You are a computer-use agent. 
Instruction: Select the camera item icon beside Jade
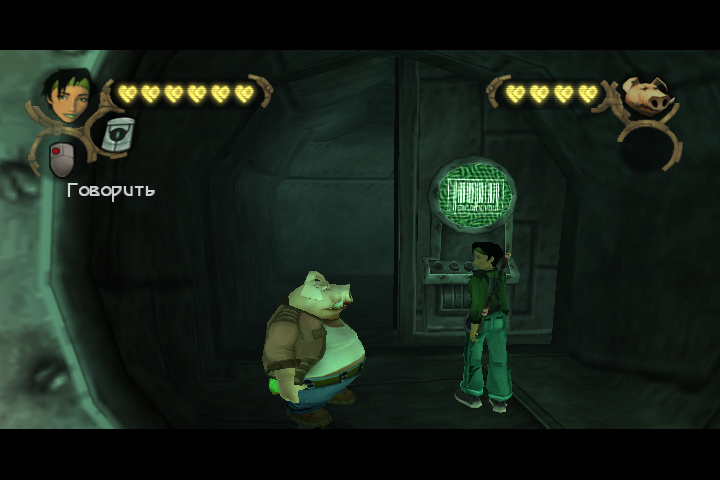click(x=118, y=134)
